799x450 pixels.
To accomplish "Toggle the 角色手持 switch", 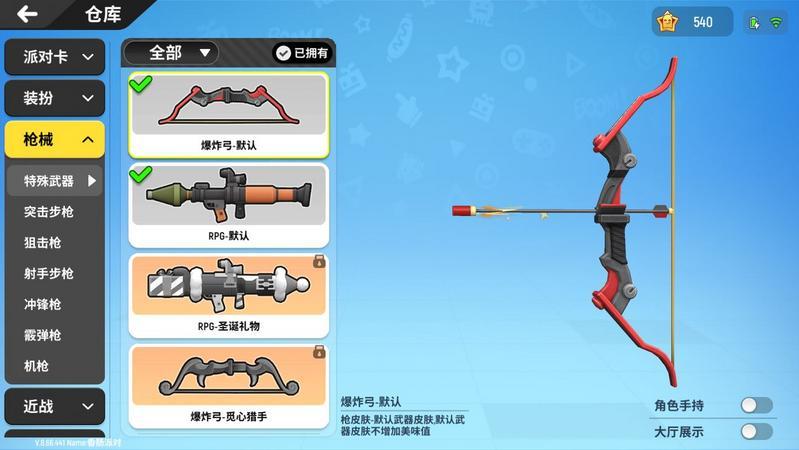I will [x=756, y=405].
